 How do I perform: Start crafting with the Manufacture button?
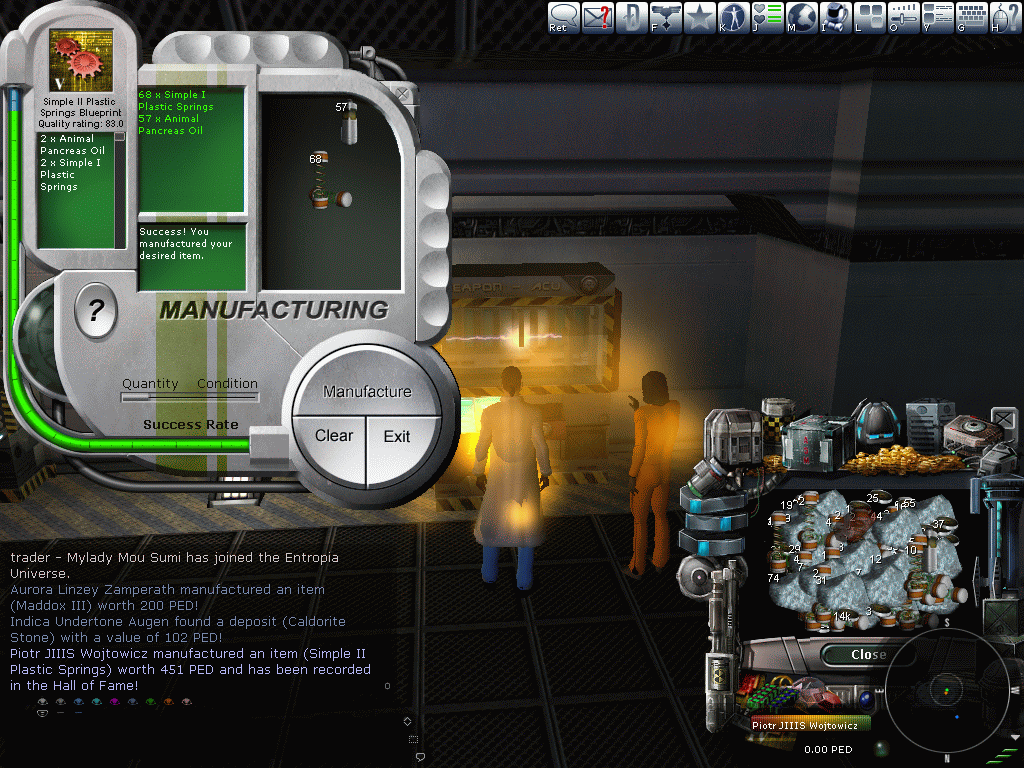click(x=366, y=391)
